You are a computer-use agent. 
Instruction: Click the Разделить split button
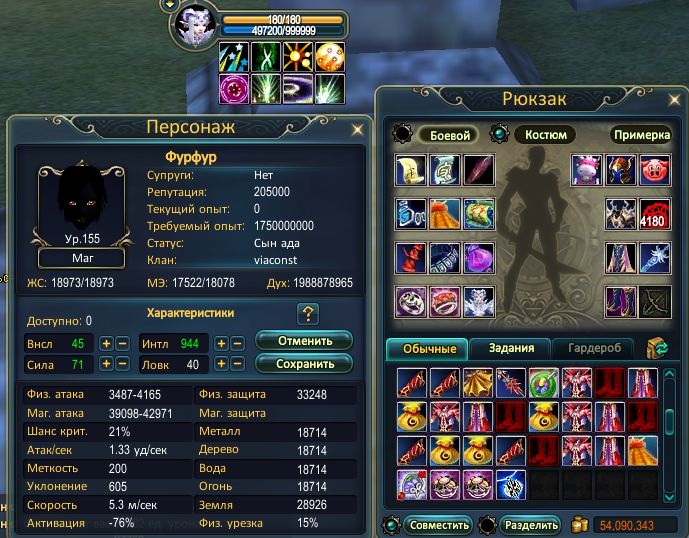point(530,524)
